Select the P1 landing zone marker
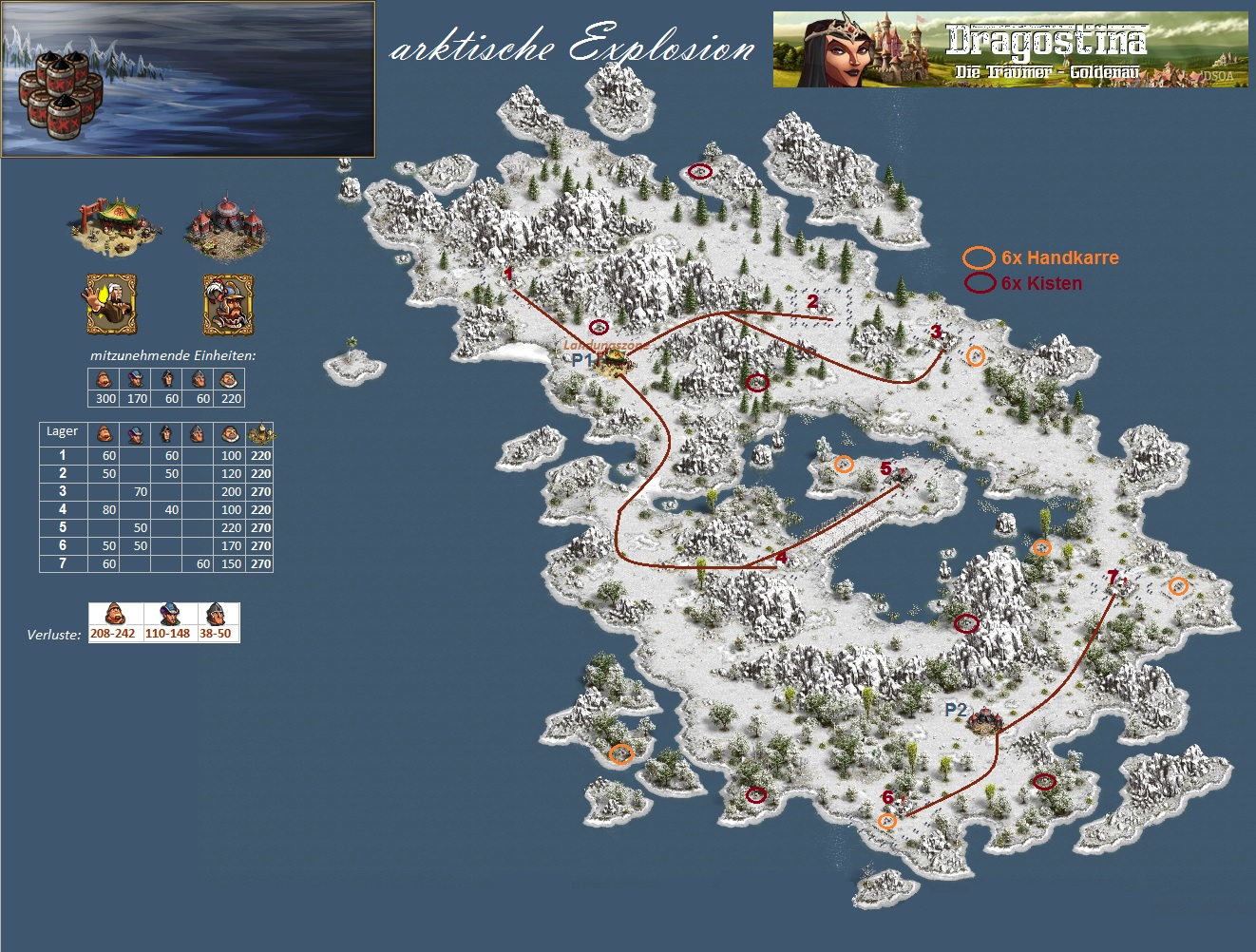Image resolution: width=1256 pixels, height=952 pixels. pyautogui.click(x=580, y=361)
